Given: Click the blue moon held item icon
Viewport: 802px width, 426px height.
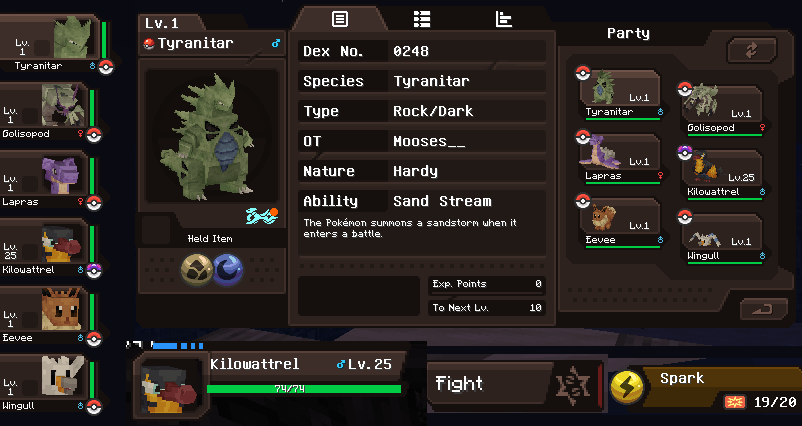Looking at the screenshot, I should click(x=228, y=268).
